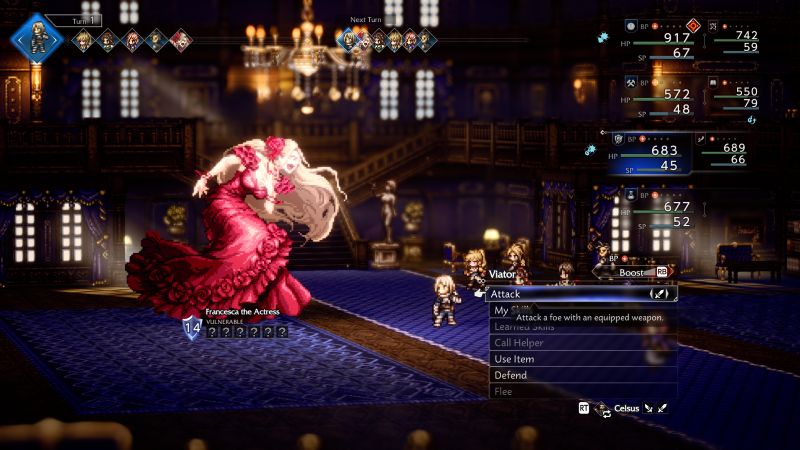This screenshot has height=450, width=800.
Task: Open the Use Item command
Action: 582,359
